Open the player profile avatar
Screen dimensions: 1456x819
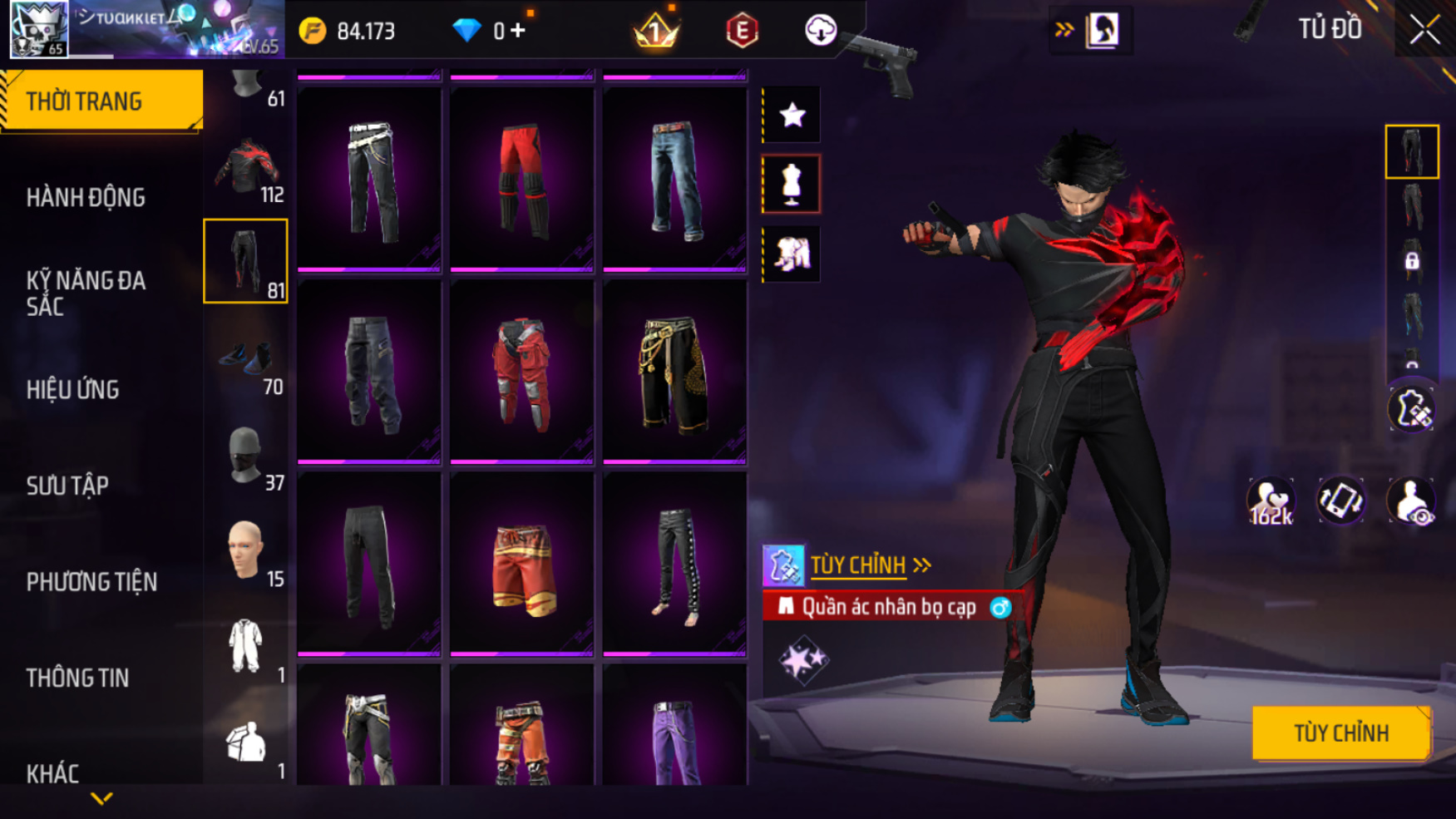tap(39, 29)
